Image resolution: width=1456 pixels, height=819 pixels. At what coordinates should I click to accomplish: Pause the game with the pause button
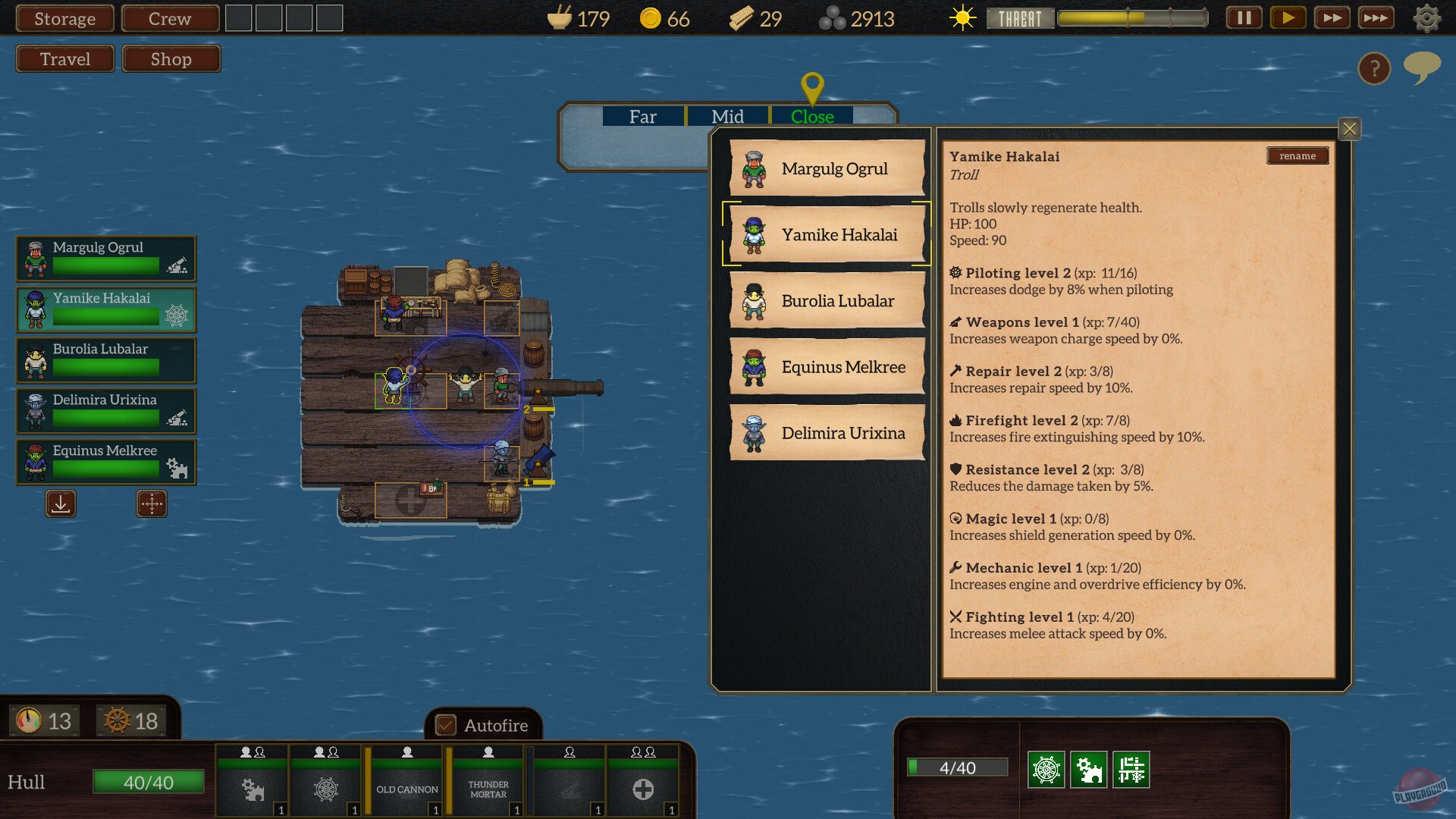point(1243,17)
